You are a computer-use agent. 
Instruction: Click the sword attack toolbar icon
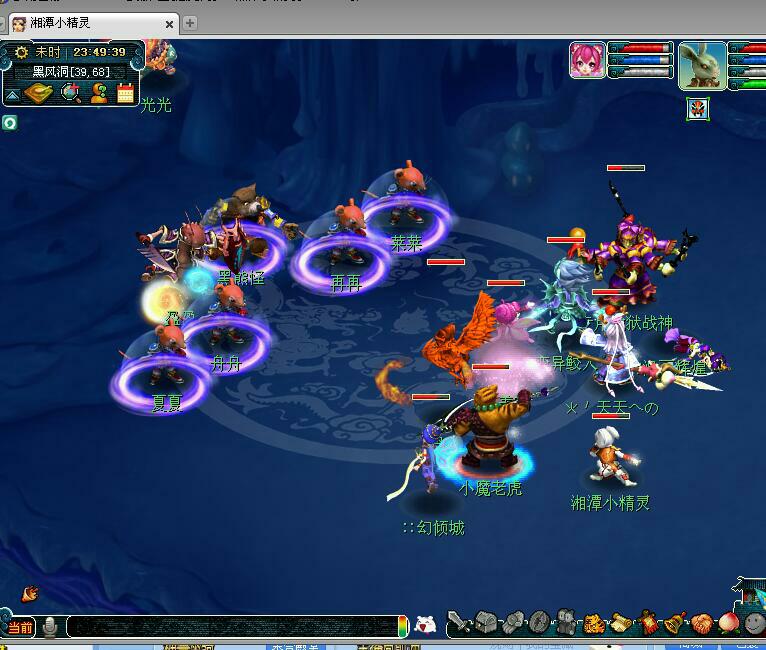pos(459,623)
